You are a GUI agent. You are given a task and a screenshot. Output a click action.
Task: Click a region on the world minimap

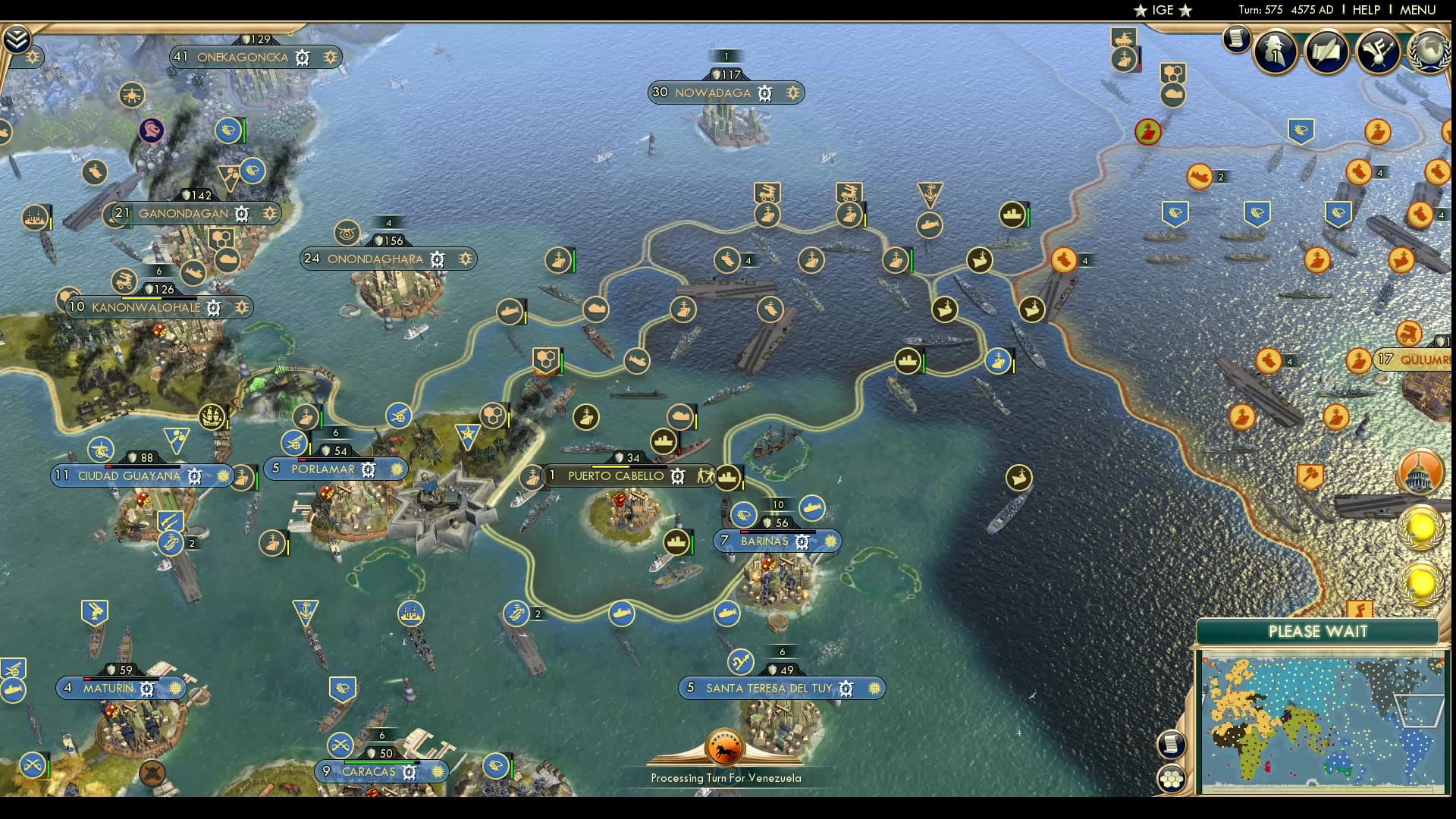pos(1319,720)
